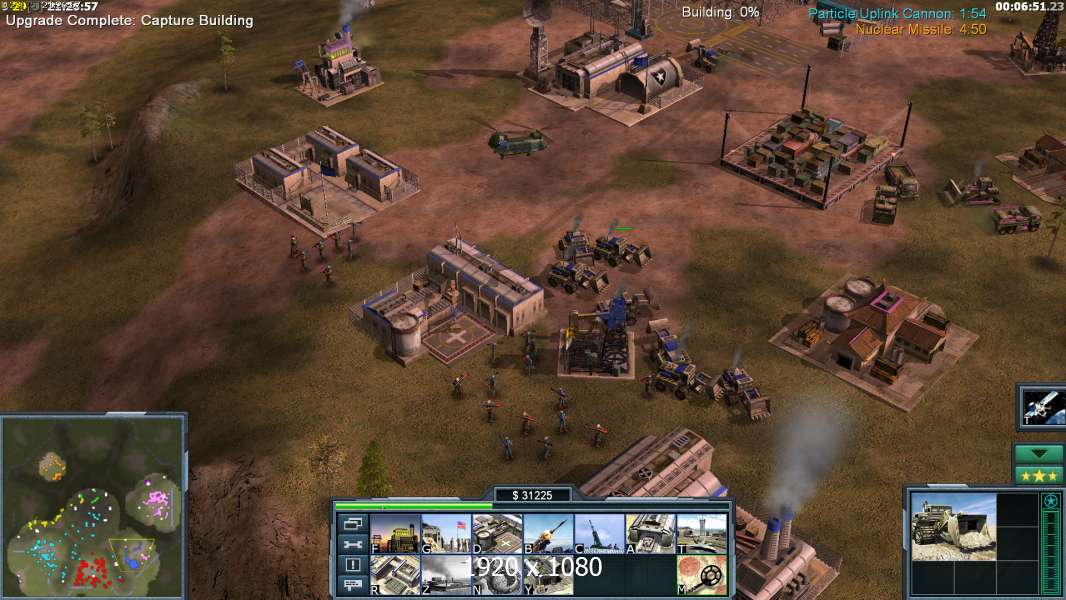Select the Airfield control tower build icon
This screenshot has height=600, width=1066.
pos(701,534)
